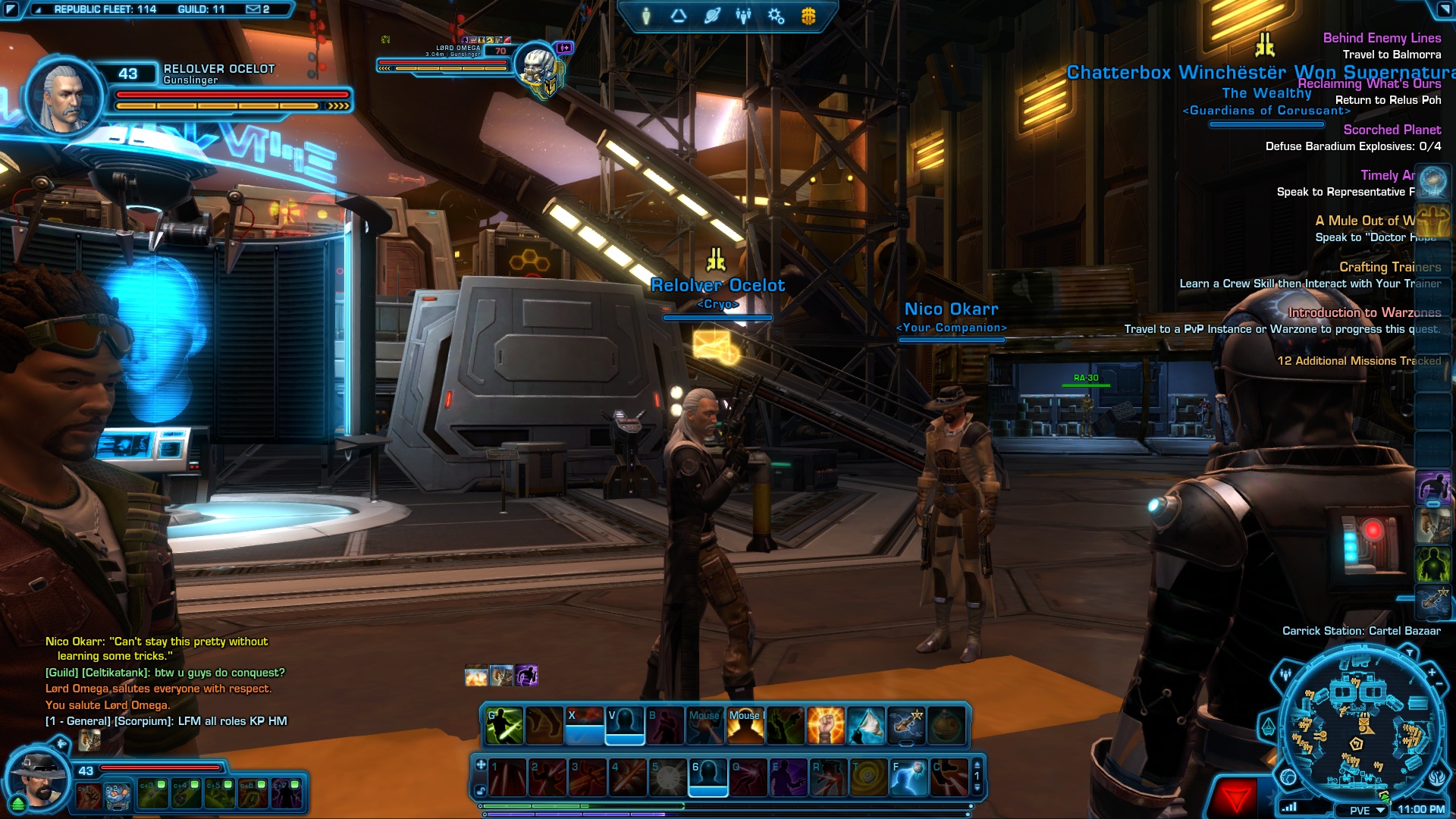Zoom in the minimap with plus button

point(1432,672)
